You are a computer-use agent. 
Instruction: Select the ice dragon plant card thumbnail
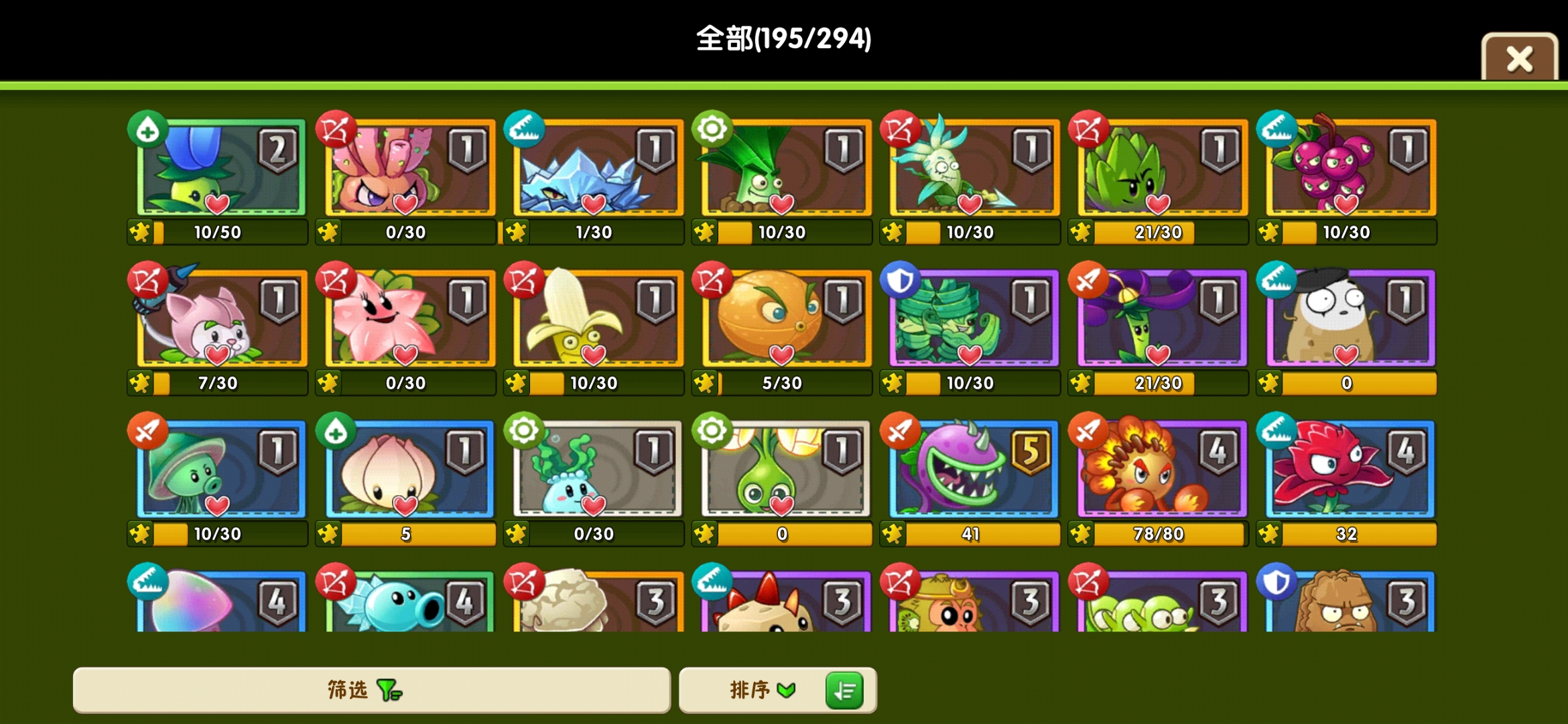[594, 168]
